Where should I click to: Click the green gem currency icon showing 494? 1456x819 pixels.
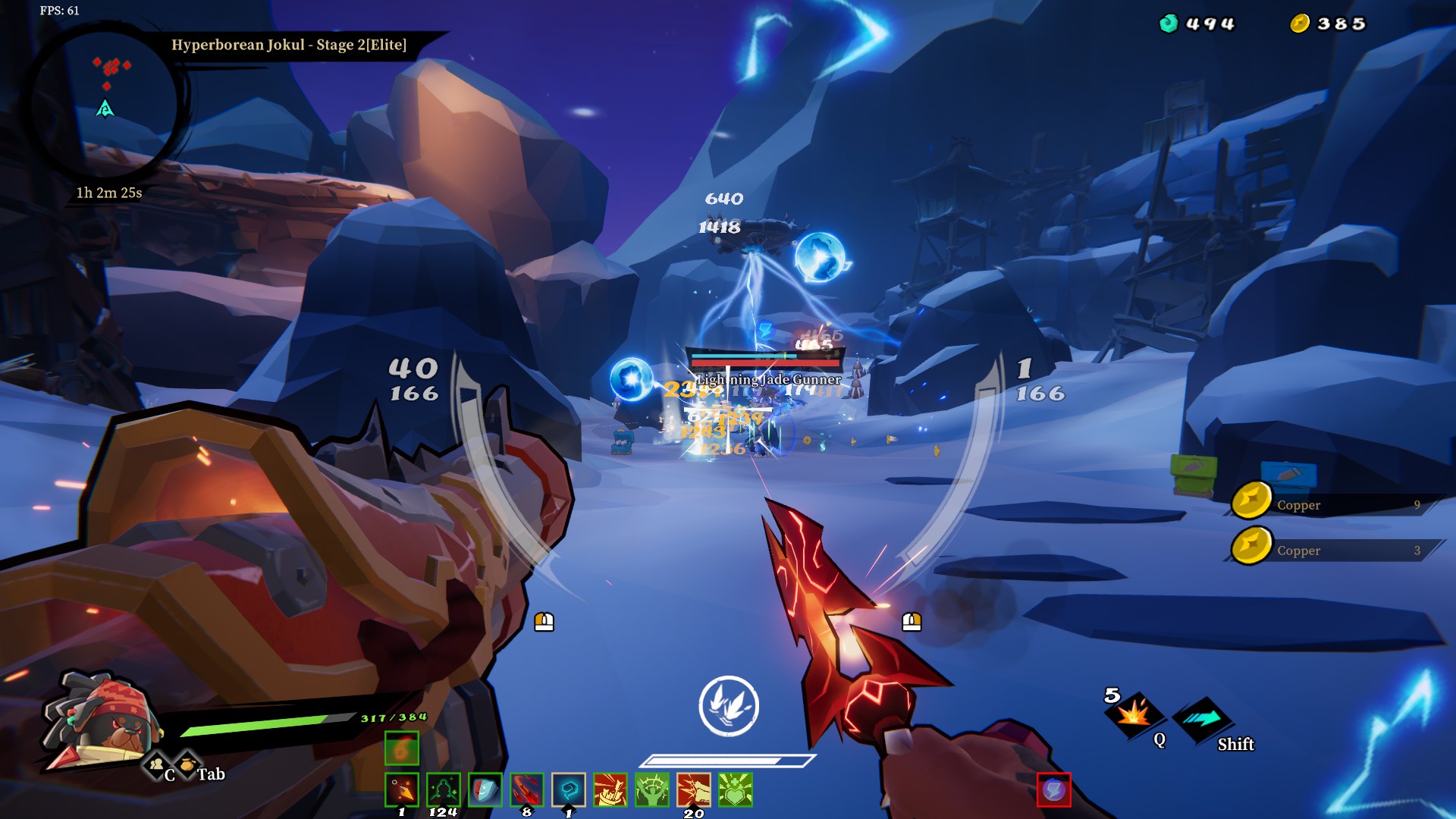point(1168,23)
